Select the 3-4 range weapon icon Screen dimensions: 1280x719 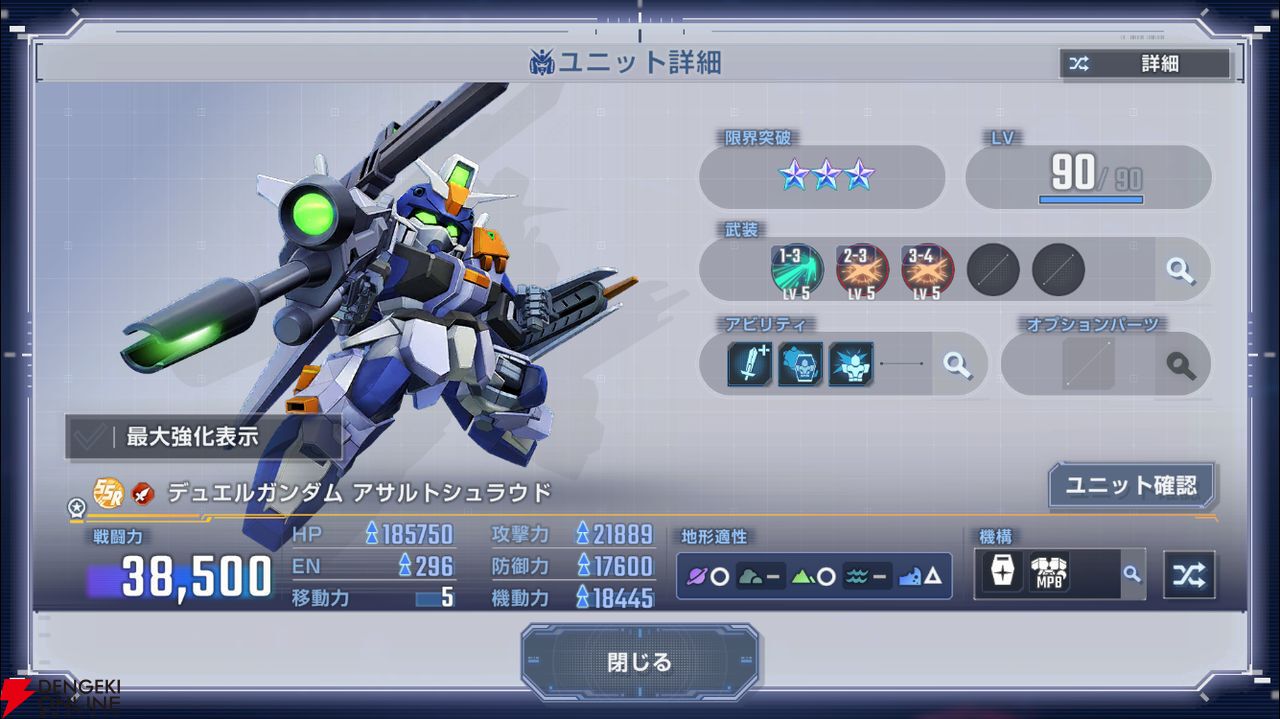point(927,270)
